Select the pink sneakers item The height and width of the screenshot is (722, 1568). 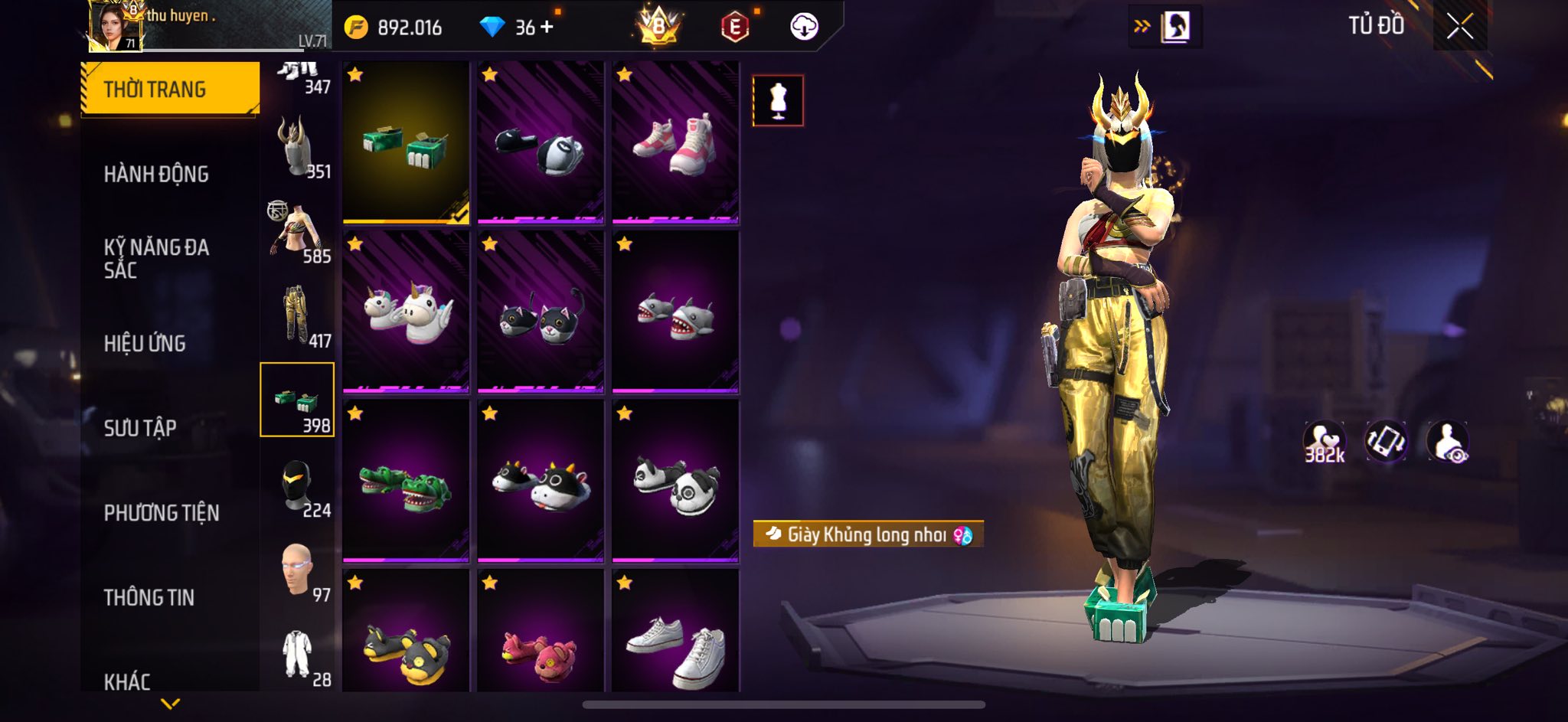[x=675, y=143]
